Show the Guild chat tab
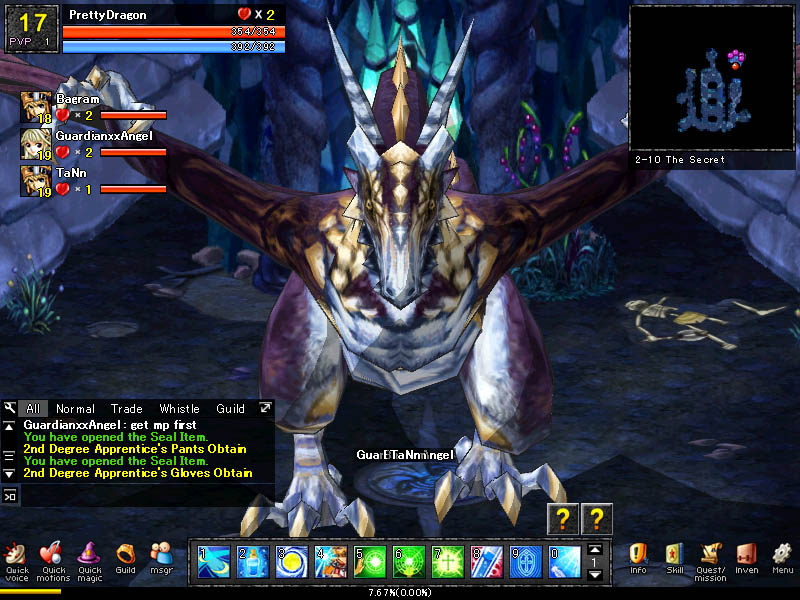Image resolution: width=800 pixels, height=600 pixels. tap(230, 409)
